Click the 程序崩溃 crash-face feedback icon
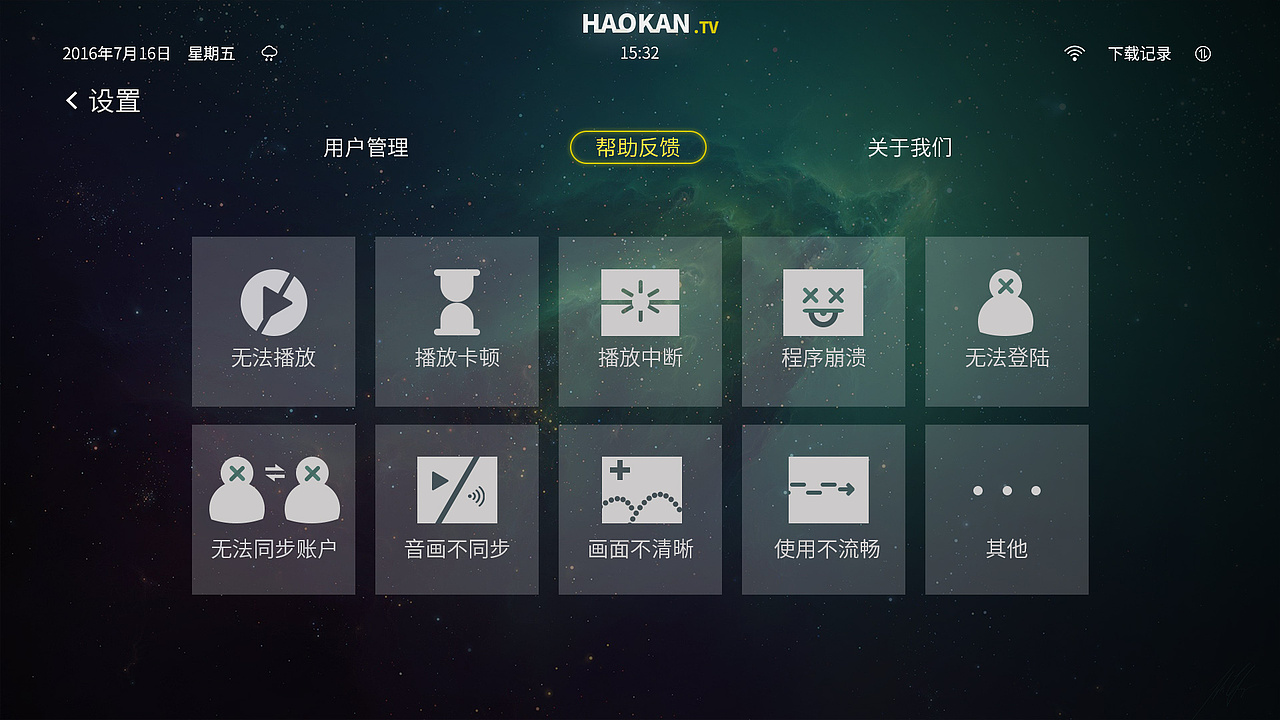Image resolution: width=1280 pixels, height=720 pixels. point(823,321)
